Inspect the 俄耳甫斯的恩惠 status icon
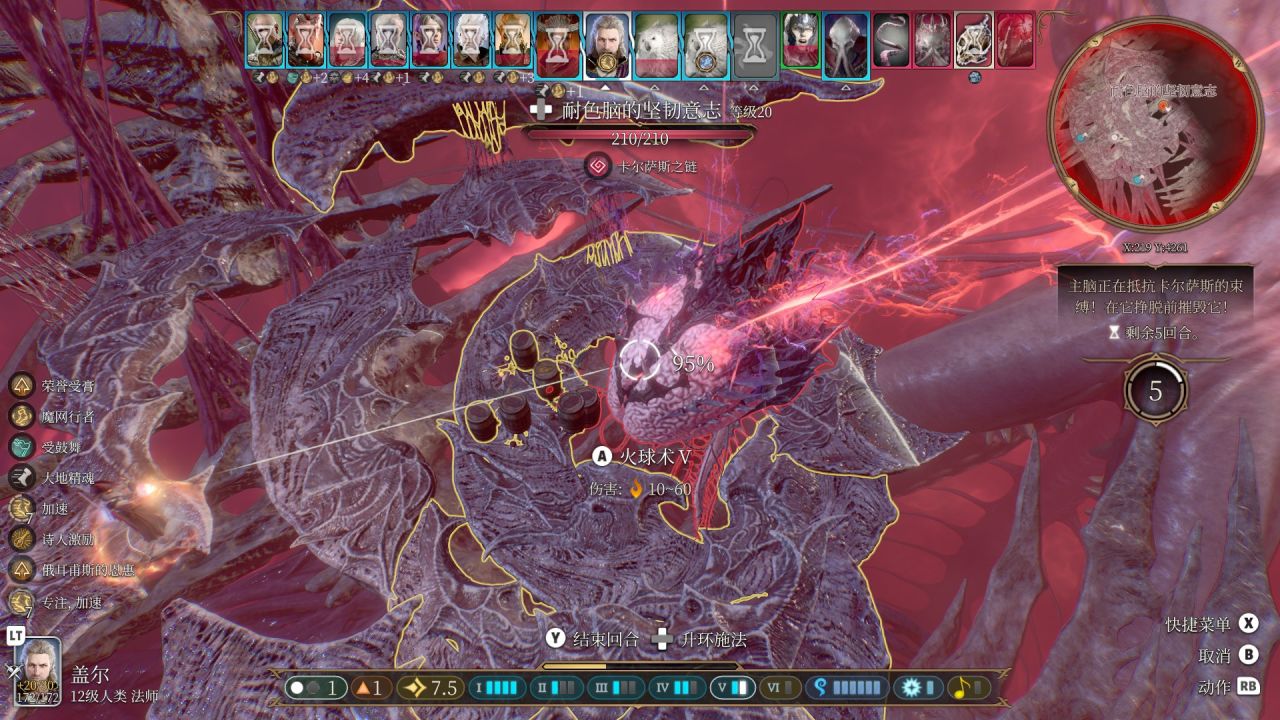The width and height of the screenshot is (1280, 720). pos(22,569)
